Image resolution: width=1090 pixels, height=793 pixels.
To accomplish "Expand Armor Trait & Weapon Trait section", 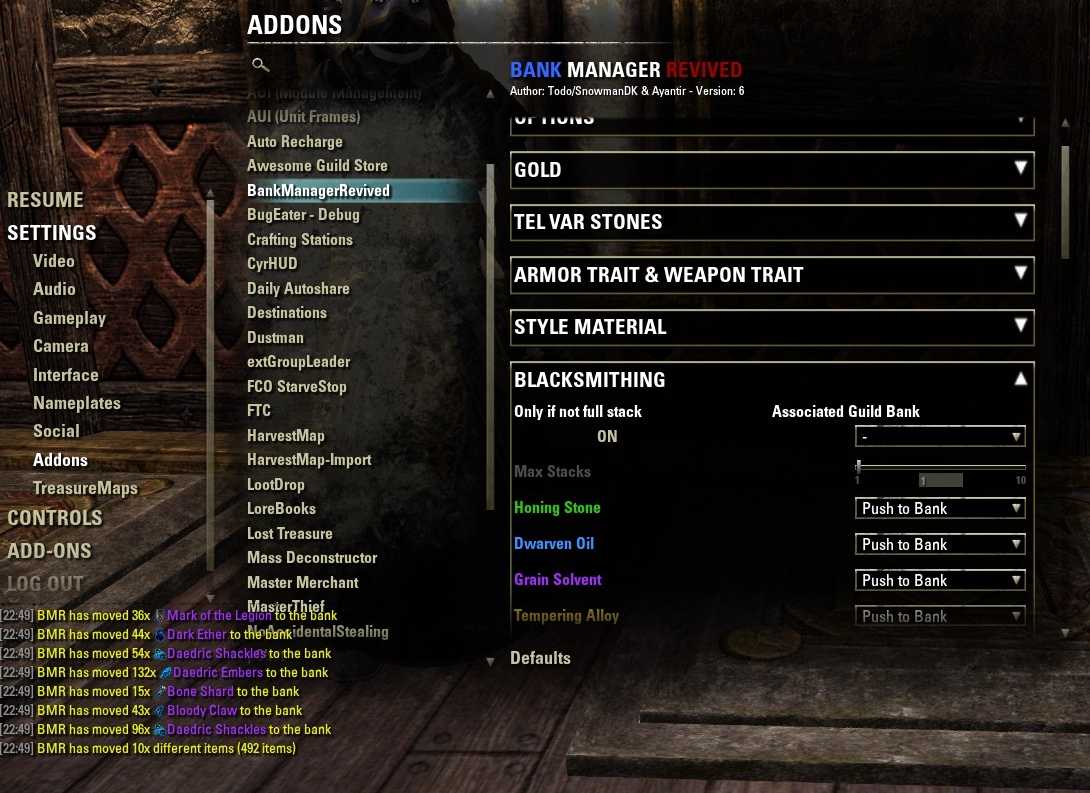I will click(x=772, y=275).
